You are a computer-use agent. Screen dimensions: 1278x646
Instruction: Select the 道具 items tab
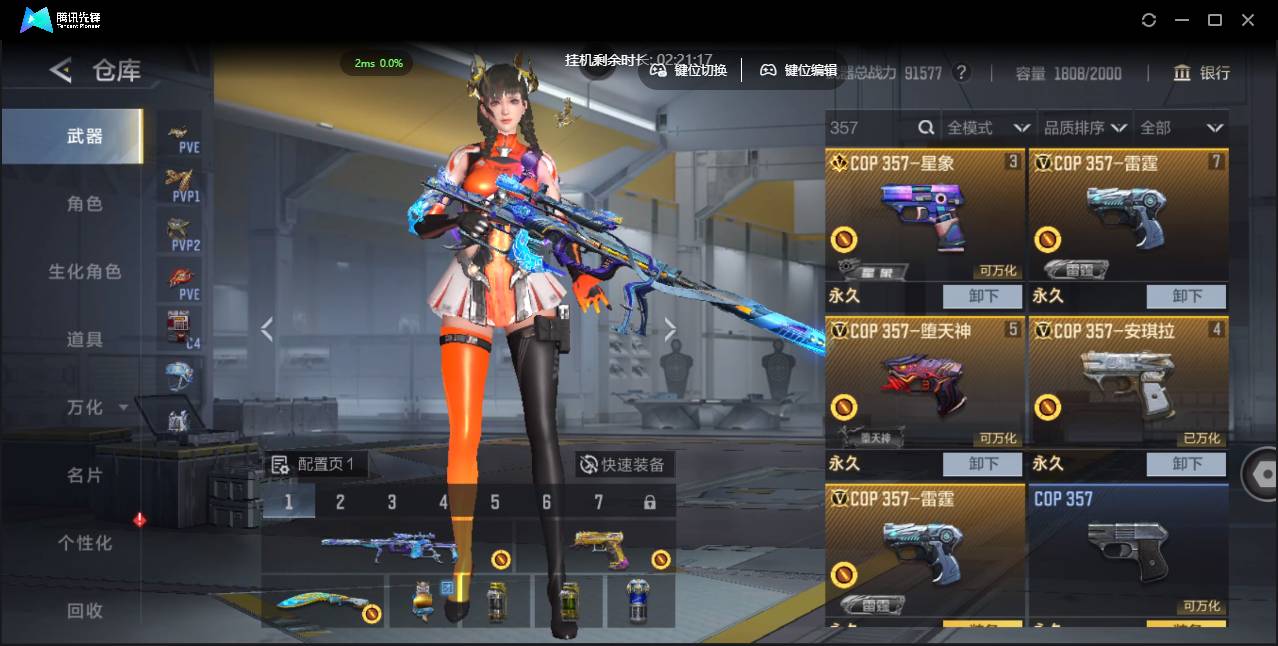(x=85, y=340)
